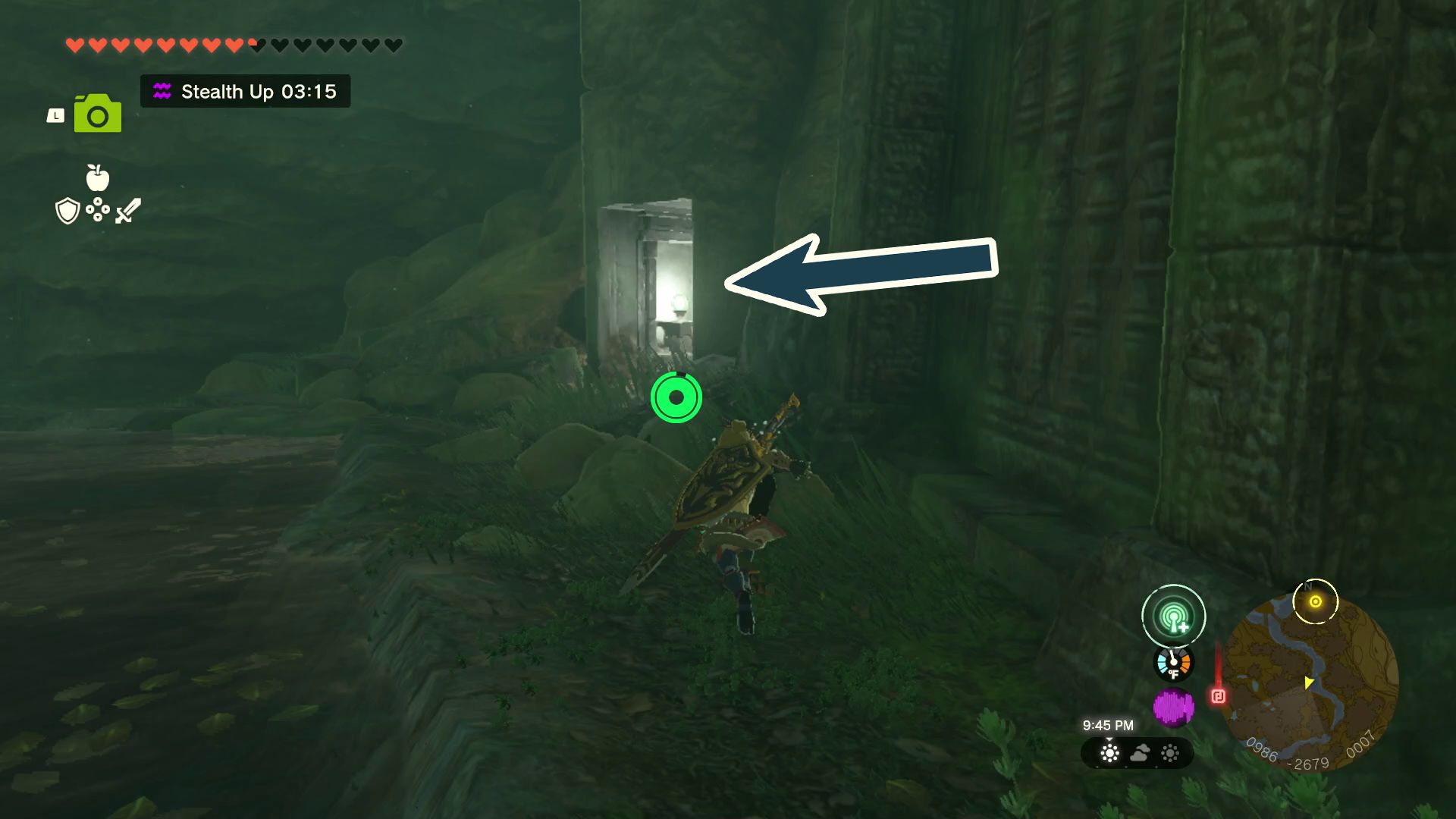Toggle the yellow objective marker on the compass
This screenshot has height=819, width=1456.
coord(1314,601)
